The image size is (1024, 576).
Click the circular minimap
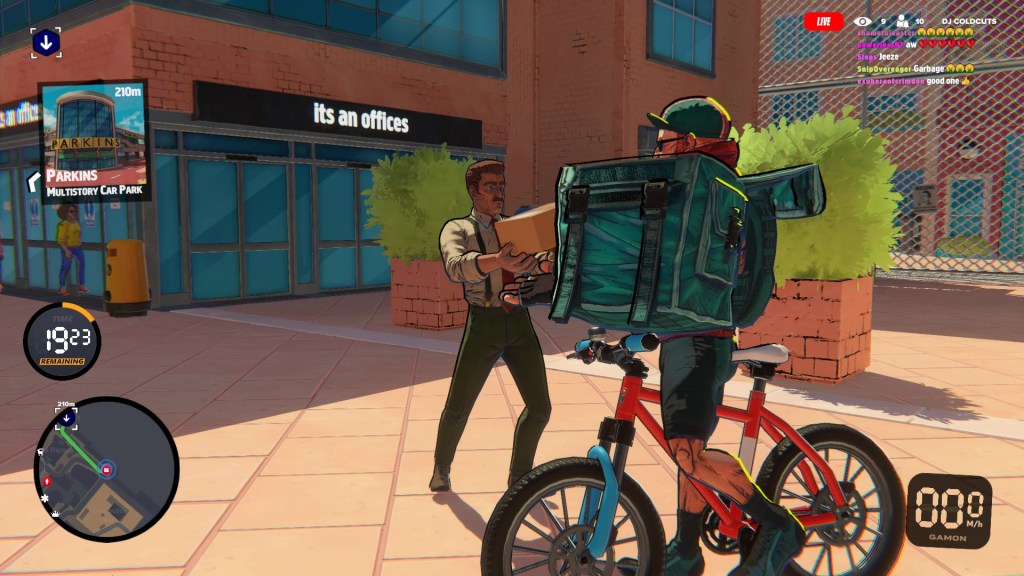coord(106,470)
